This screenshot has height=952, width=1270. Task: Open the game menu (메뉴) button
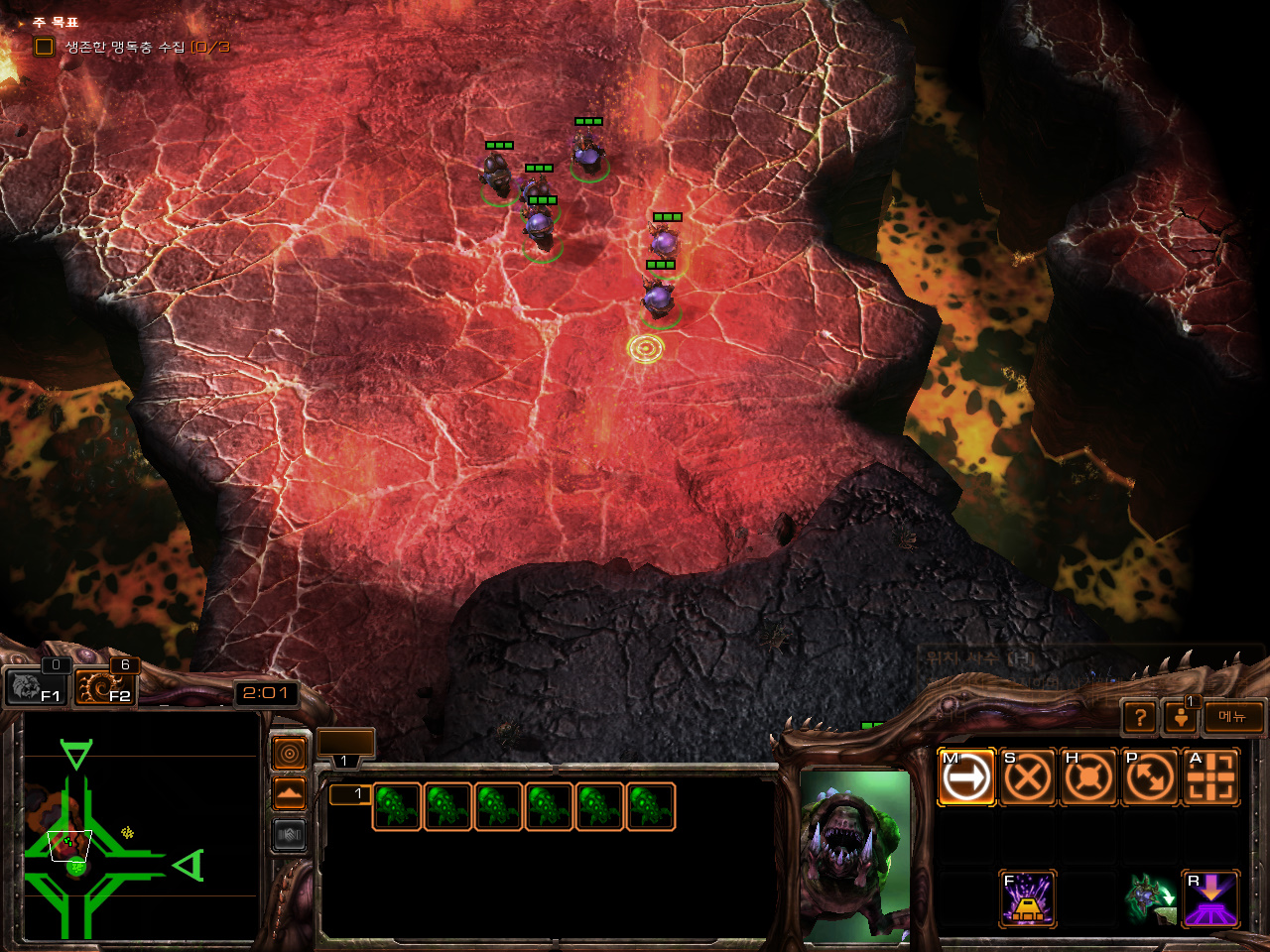[1233, 717]
